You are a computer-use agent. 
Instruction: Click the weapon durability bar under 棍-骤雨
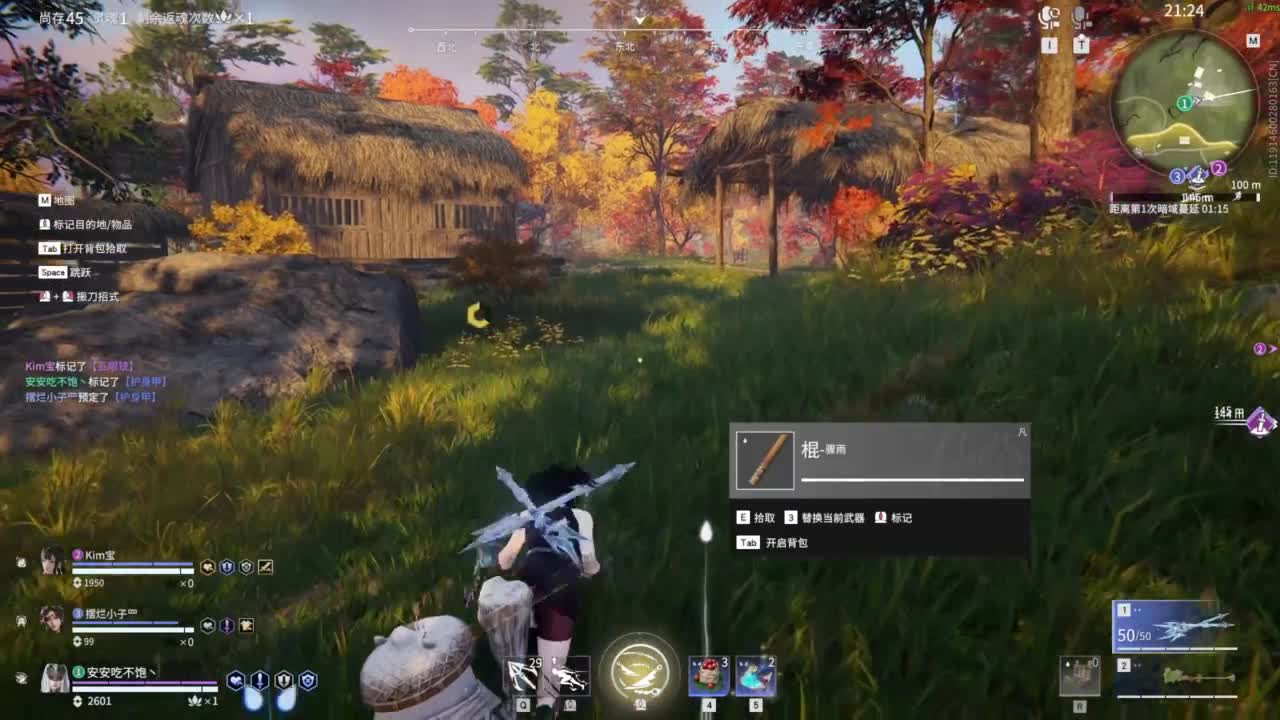coord(913,481)
